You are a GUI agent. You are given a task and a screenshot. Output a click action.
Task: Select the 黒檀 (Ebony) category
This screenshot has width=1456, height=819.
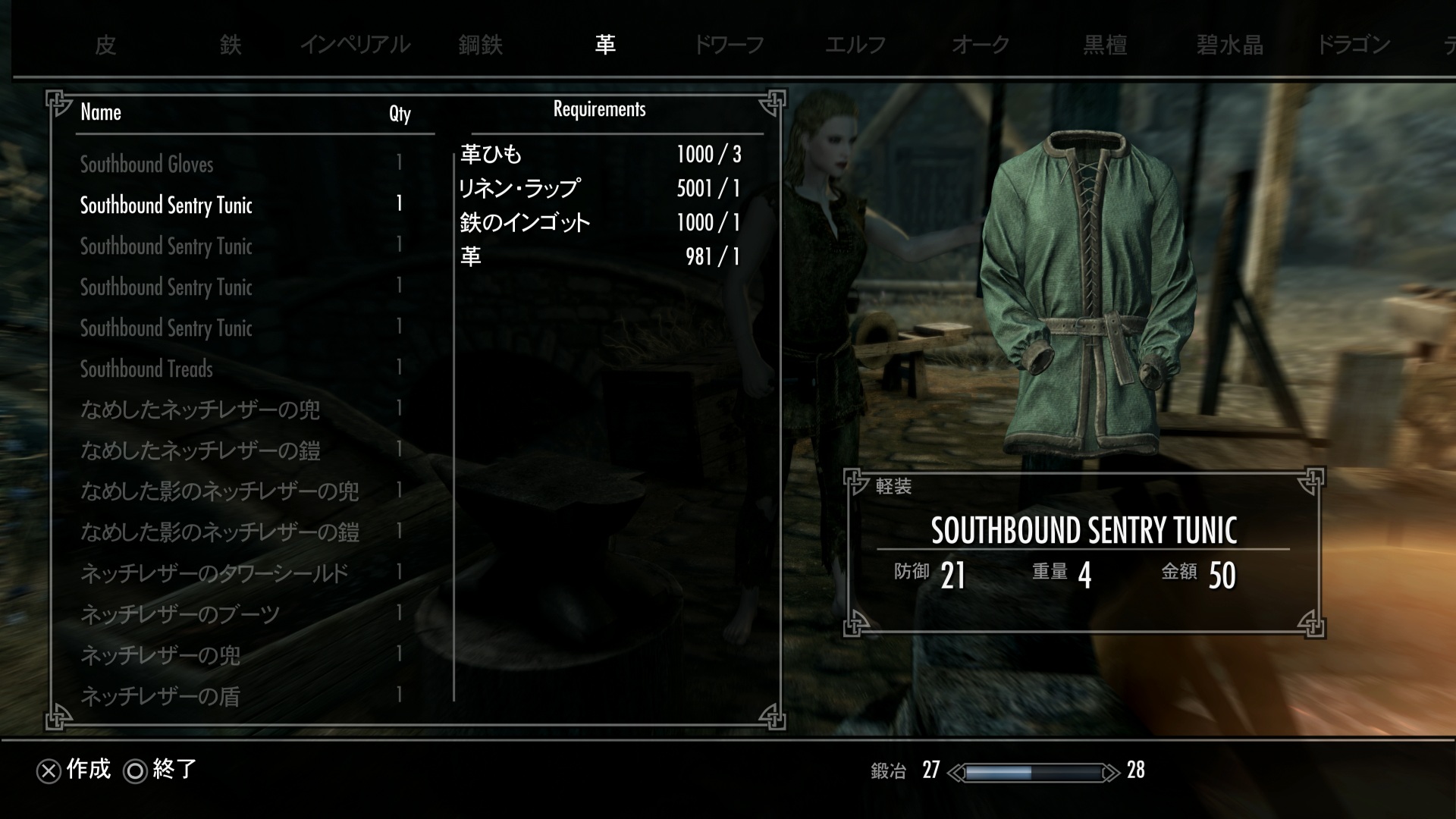(x=1105, y=45)
